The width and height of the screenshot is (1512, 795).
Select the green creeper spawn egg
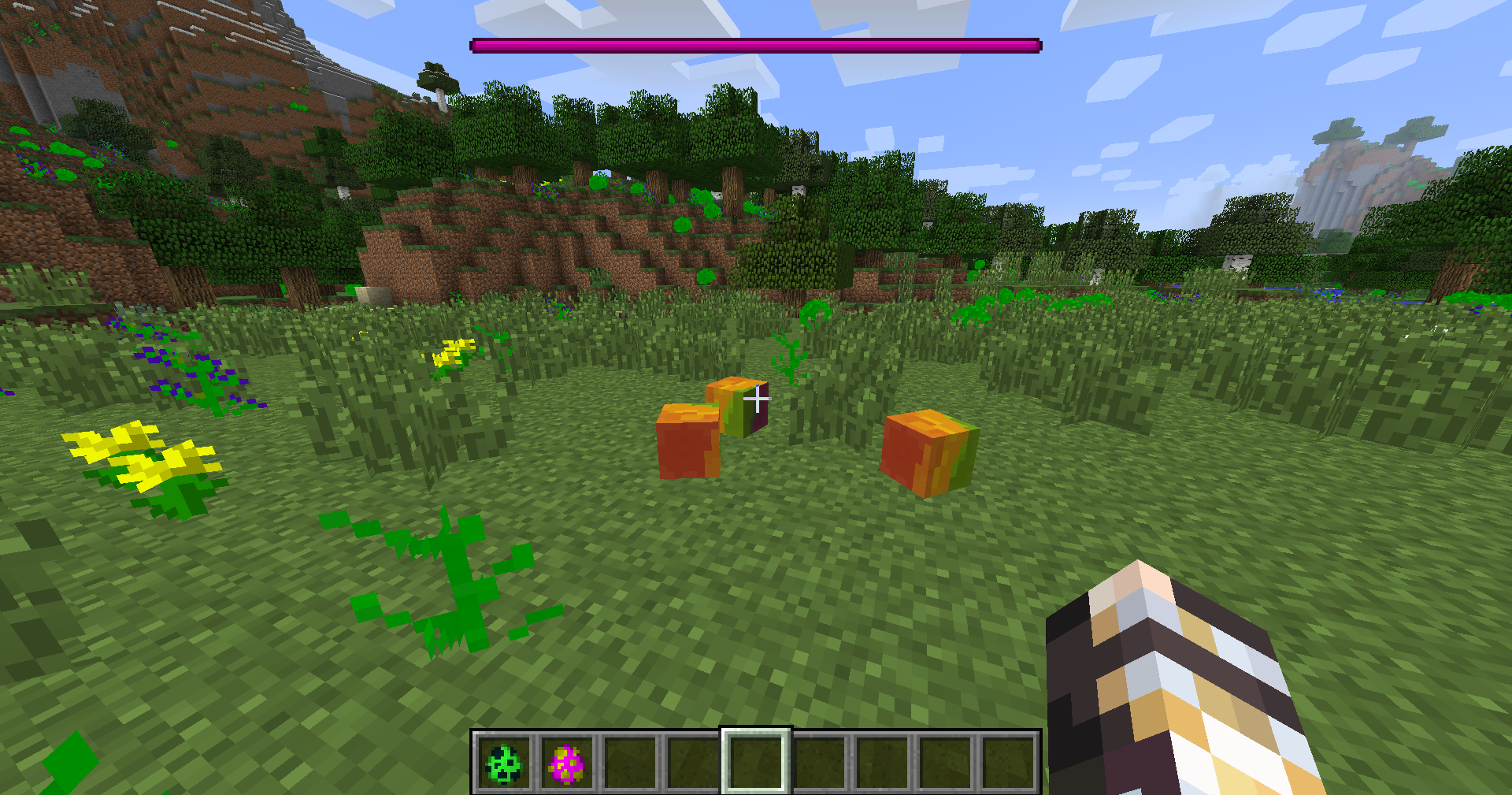click(x=502, y=763)
